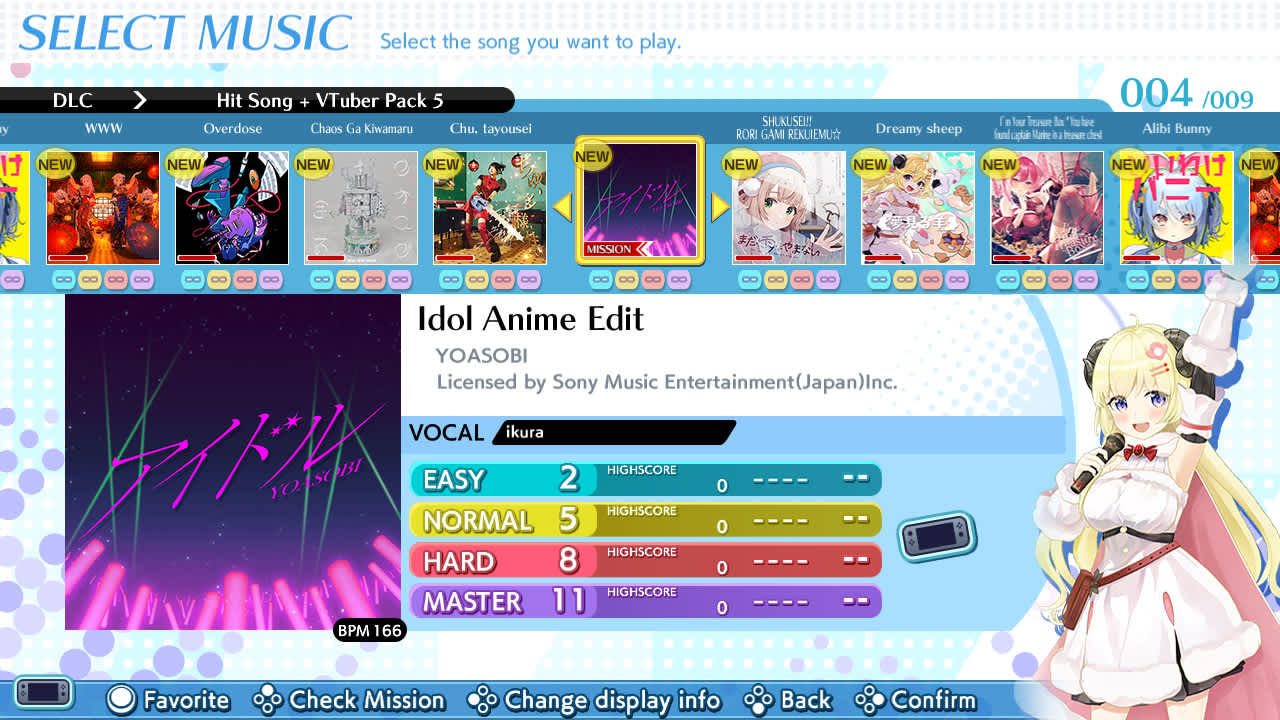Viewport: 1280px width, 720px height.
Task: Click the left yellow arrow to previous song
Action: 562,207
